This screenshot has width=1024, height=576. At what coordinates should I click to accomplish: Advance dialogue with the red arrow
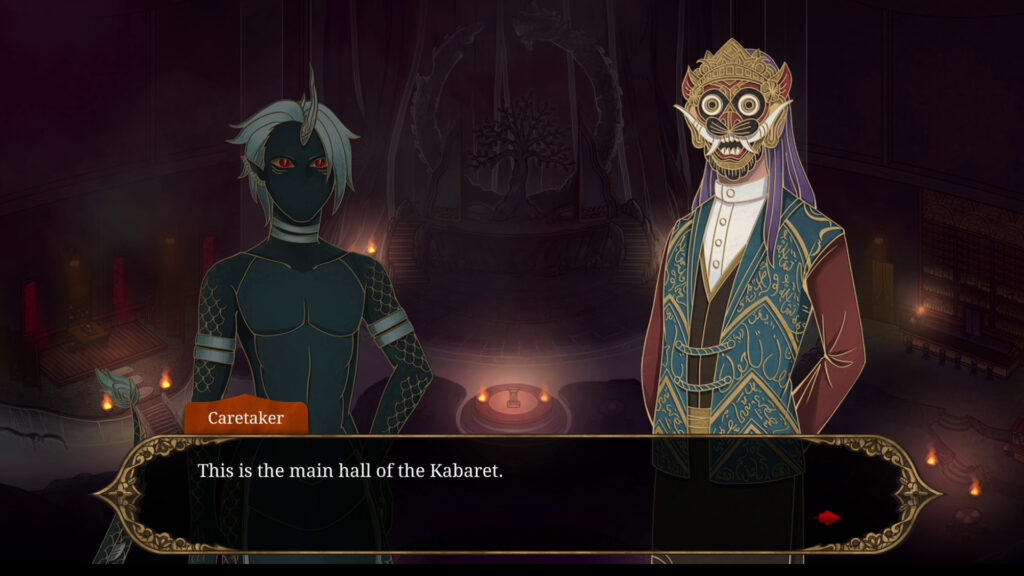(x=828, y=517)
